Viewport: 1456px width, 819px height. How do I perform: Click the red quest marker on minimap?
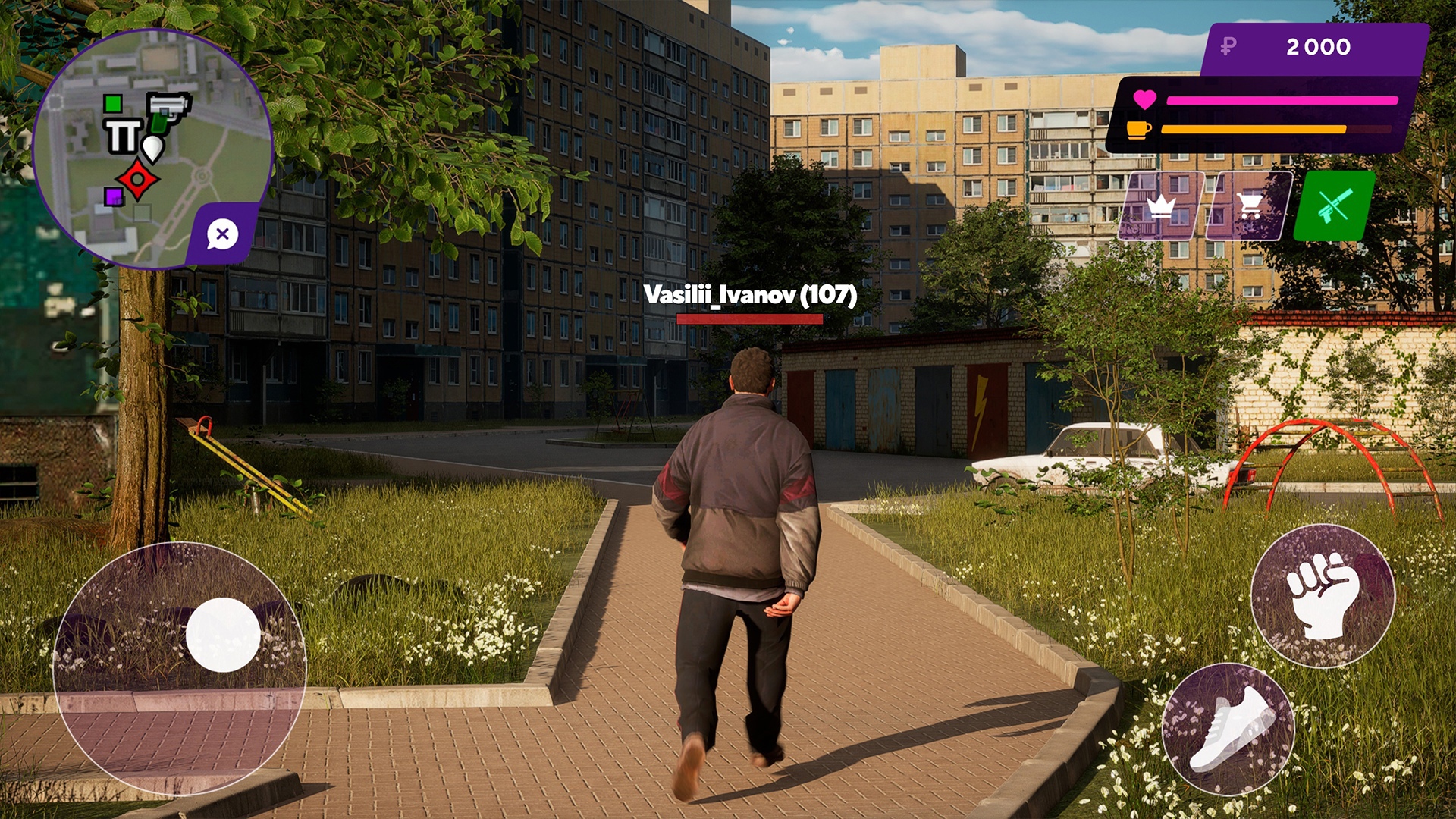tap(137, 181)
